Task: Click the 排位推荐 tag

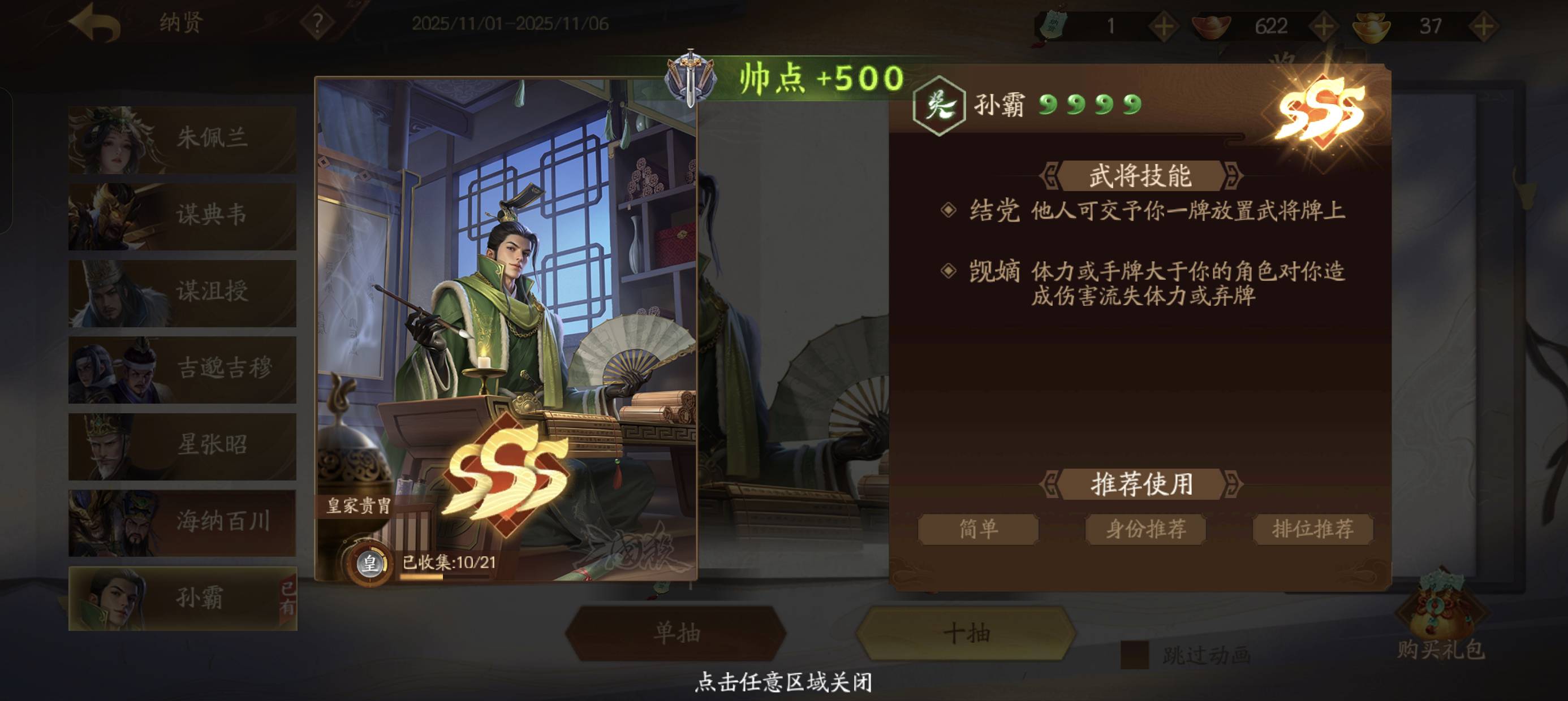Action: (1312, 529)
